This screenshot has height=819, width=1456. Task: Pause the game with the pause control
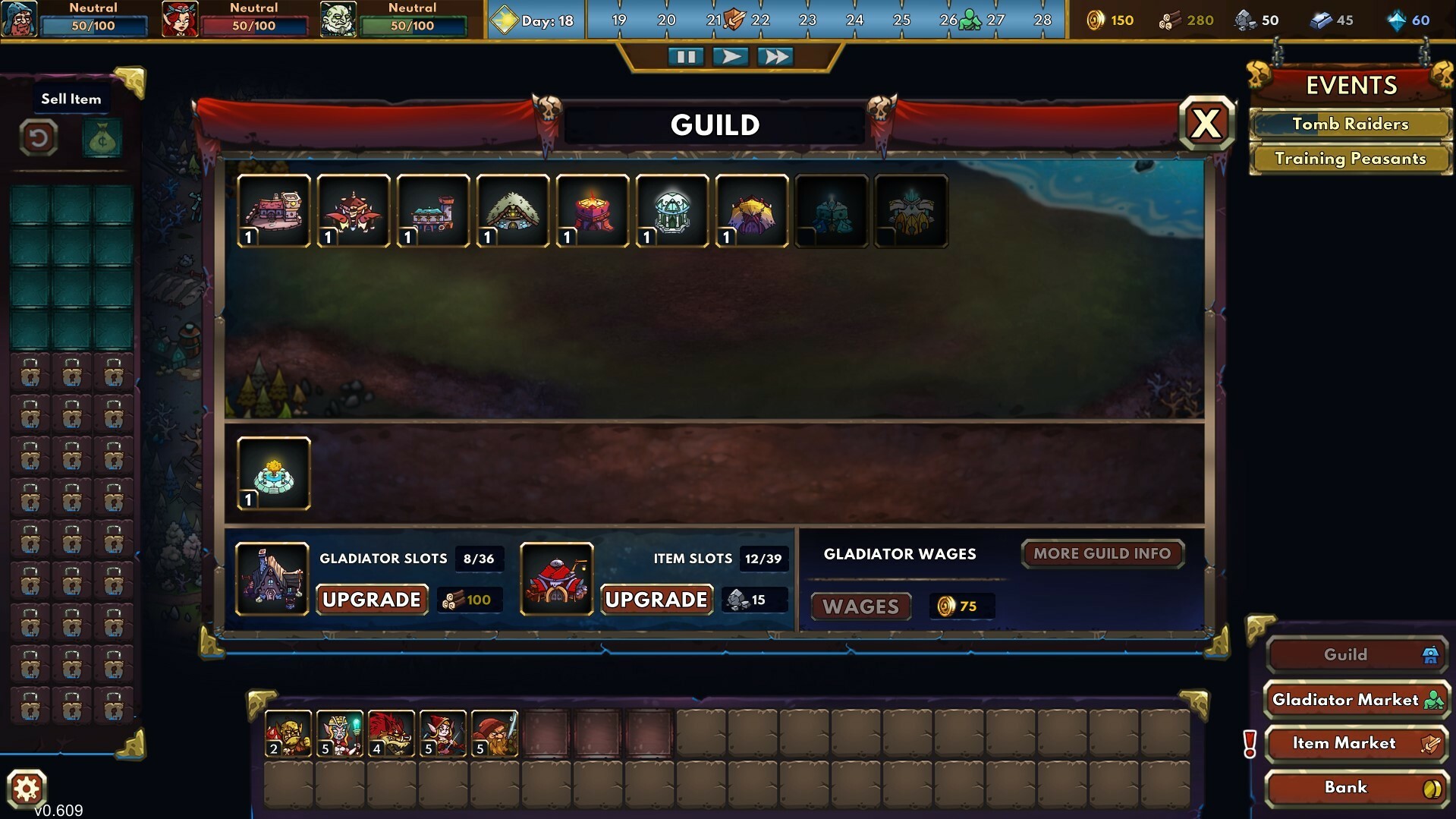tap(687, 55)
